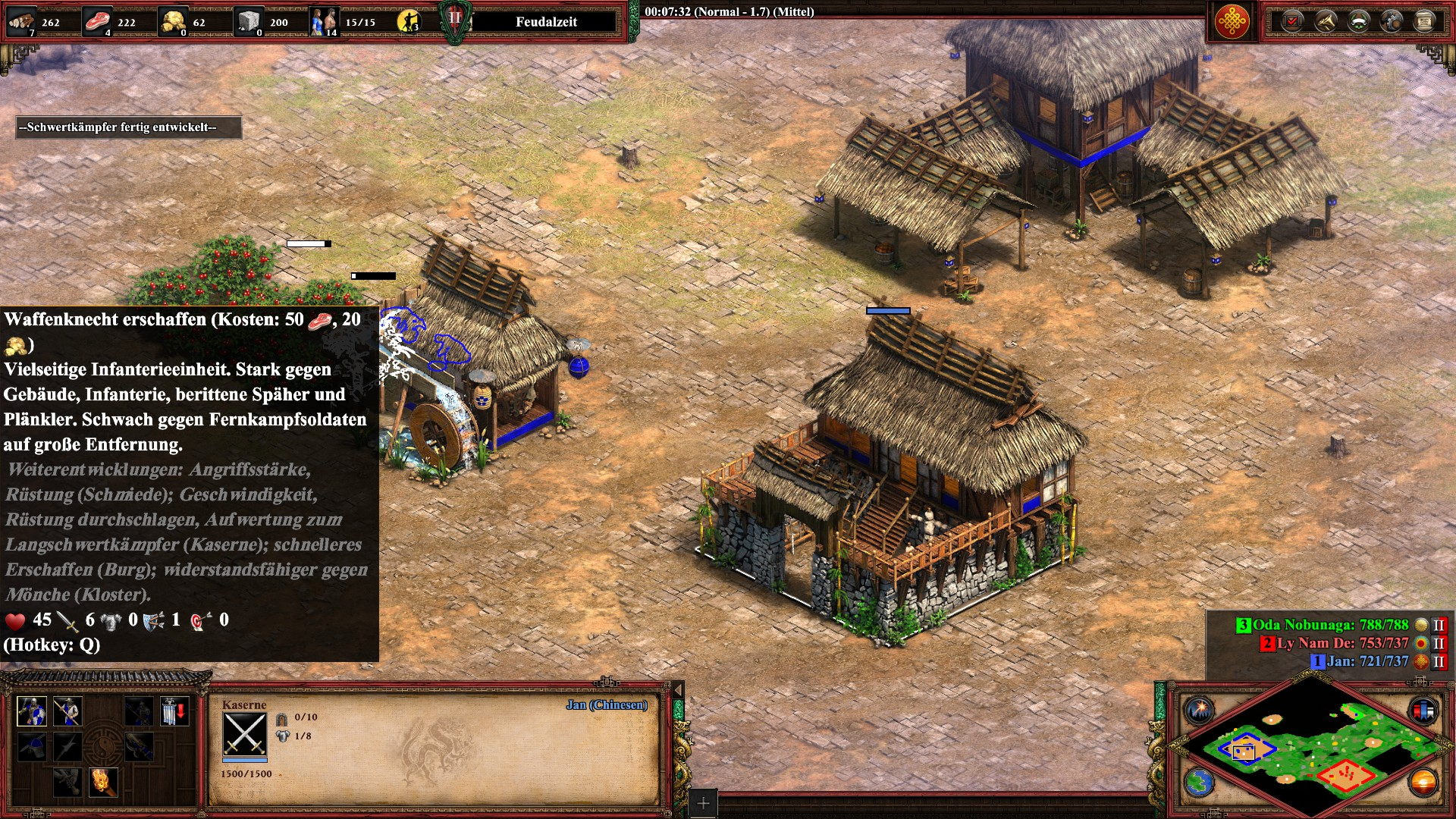Click the minimap terrain view
1456x819 pixels.
[x=1312, y=747]
